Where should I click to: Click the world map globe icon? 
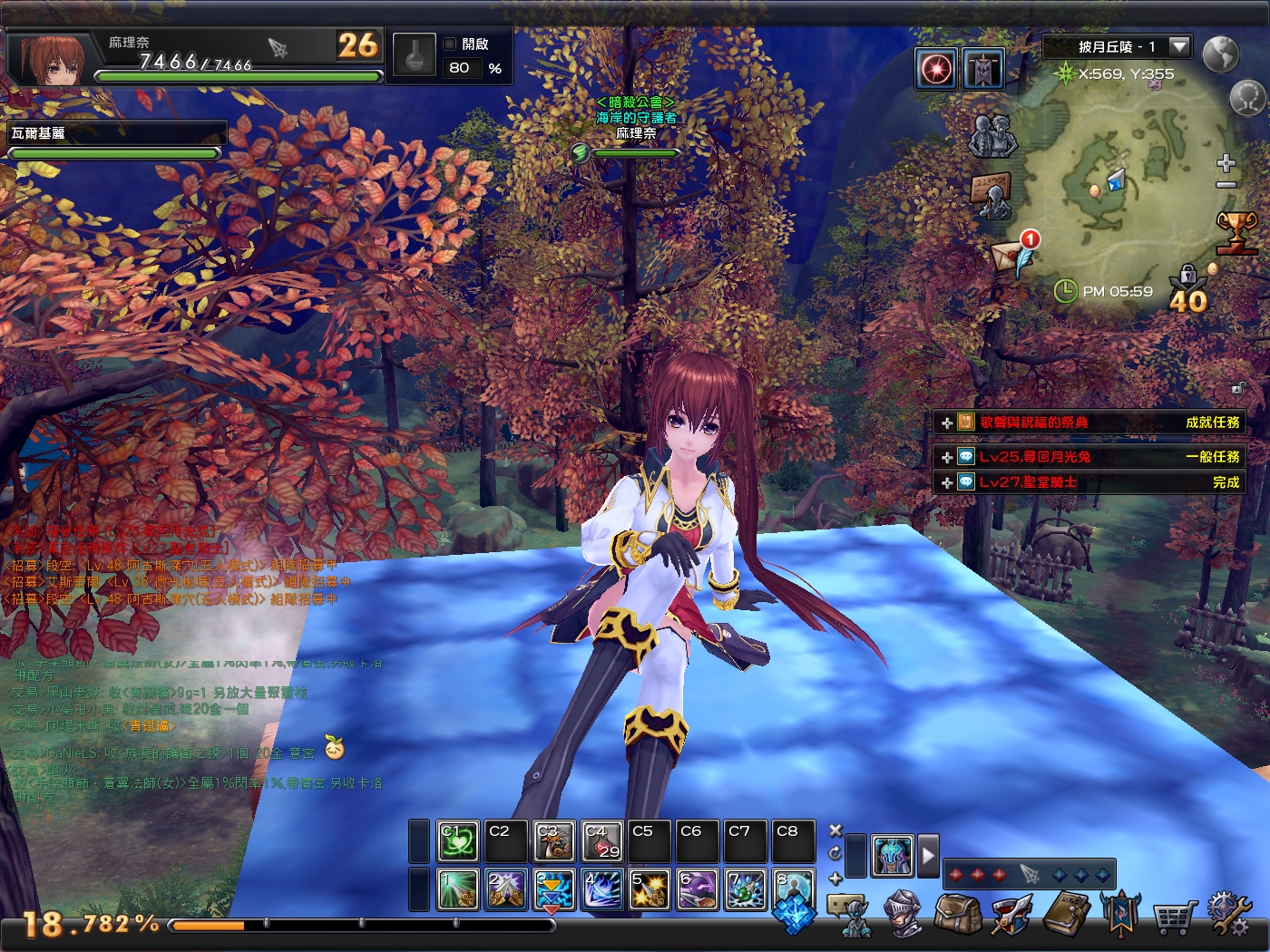tap(1220, 54)
